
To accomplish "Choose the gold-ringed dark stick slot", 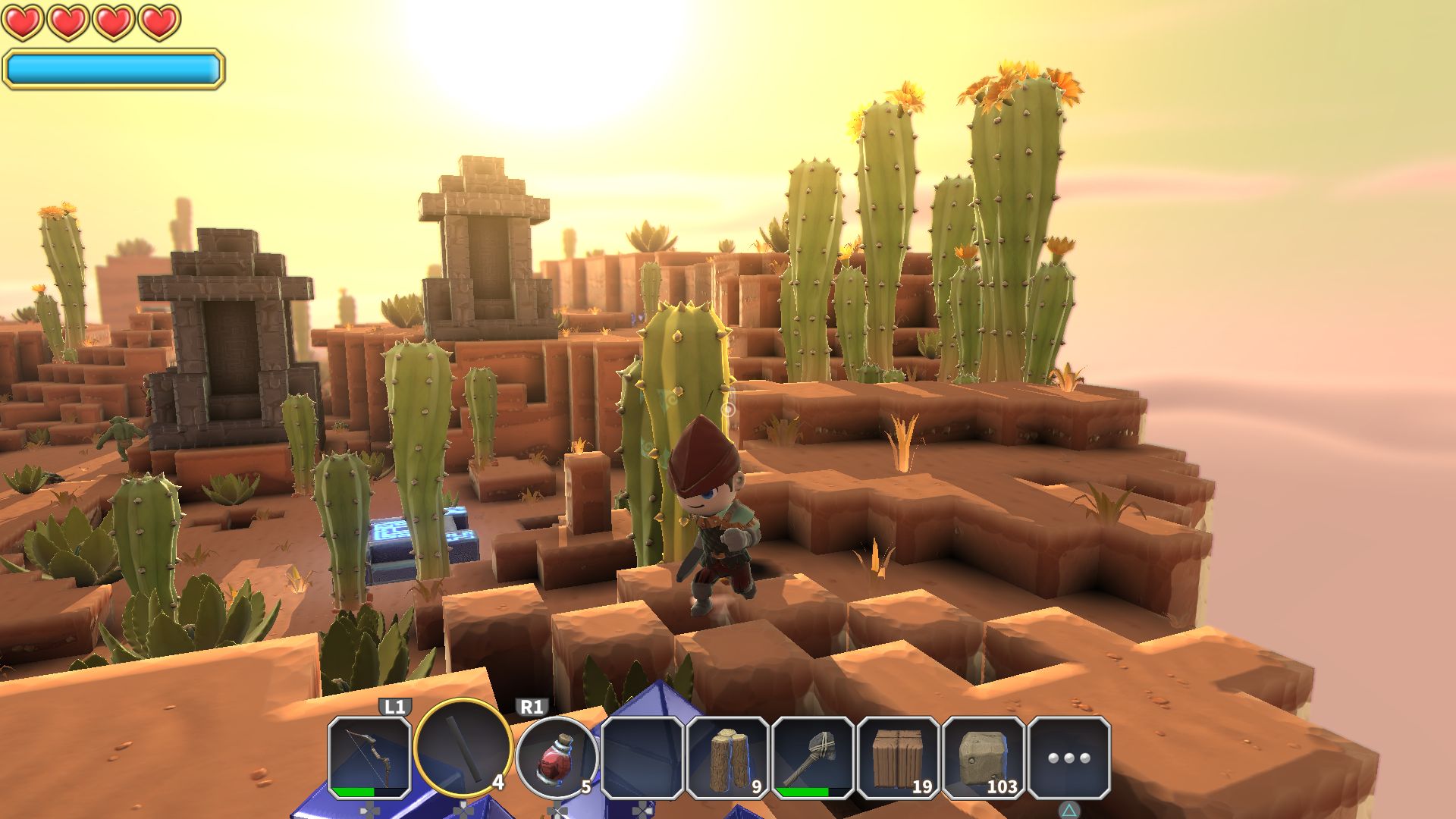I will tap(463, 748).
